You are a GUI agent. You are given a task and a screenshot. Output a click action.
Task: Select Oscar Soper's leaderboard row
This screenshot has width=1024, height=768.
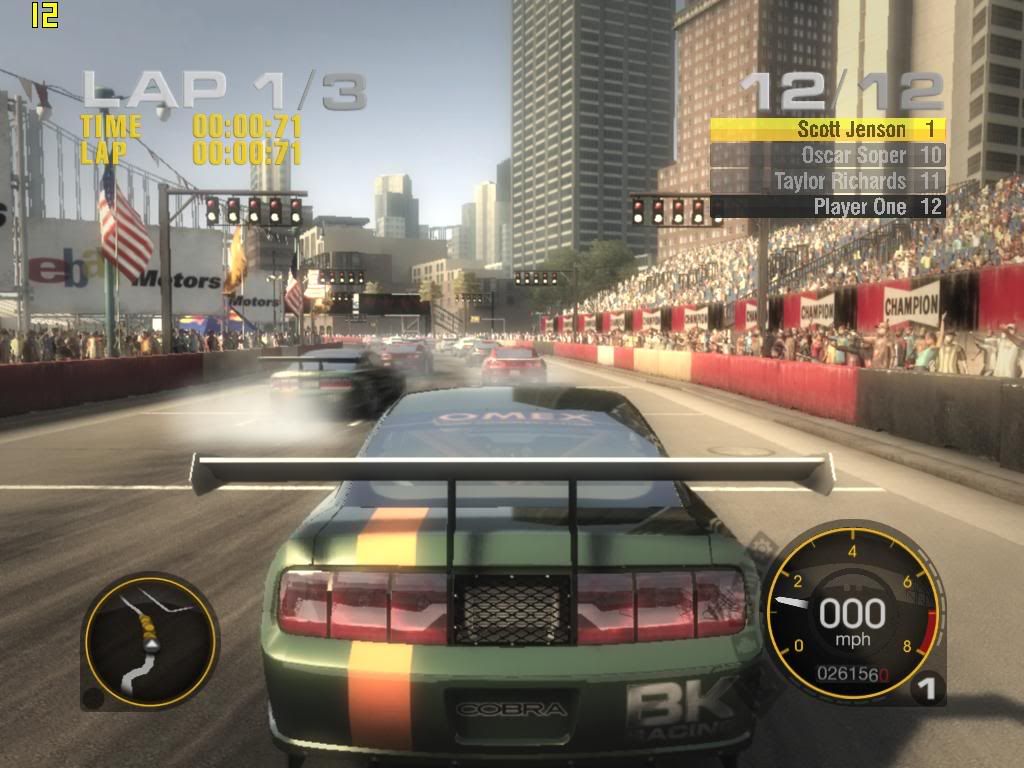(827, 155)
